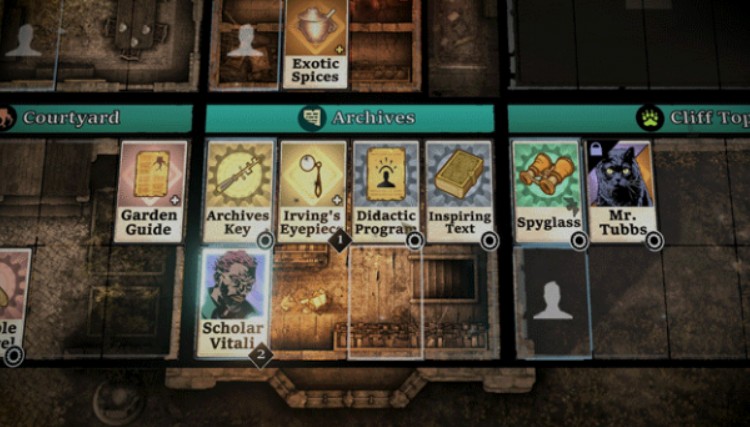Choose the Archives Key card

point(239,190)
